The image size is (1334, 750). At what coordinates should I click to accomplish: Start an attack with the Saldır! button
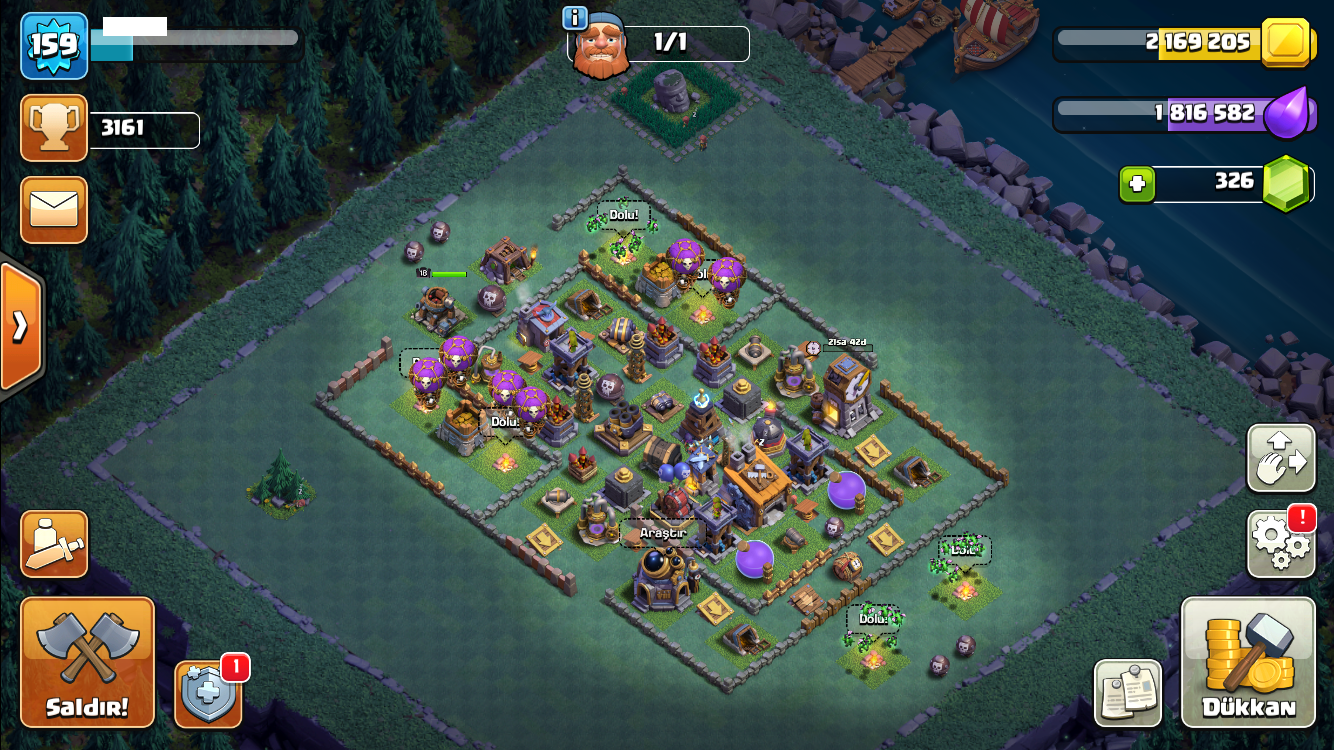88,662
